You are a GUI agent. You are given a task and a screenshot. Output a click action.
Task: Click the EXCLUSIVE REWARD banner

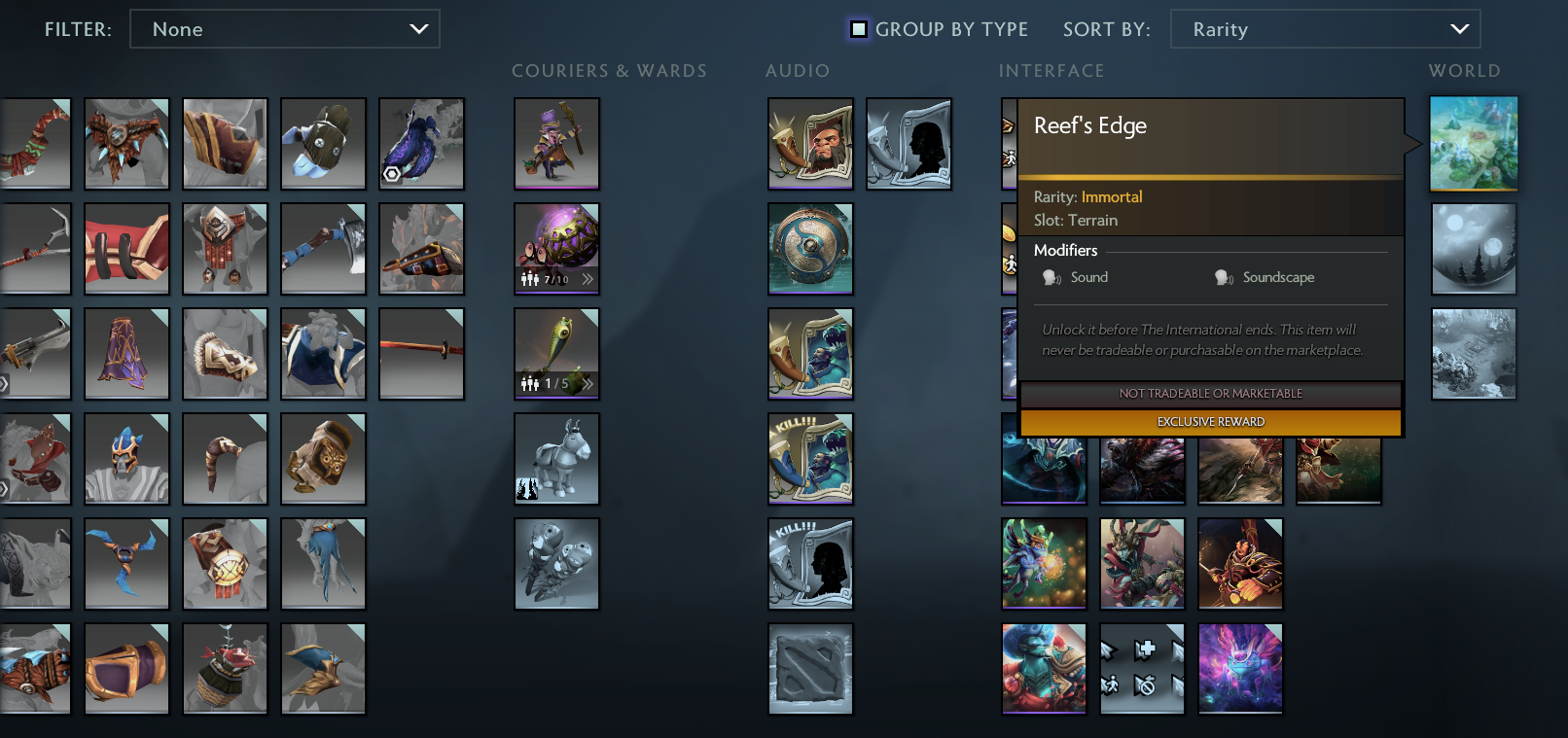(1210, 422)
